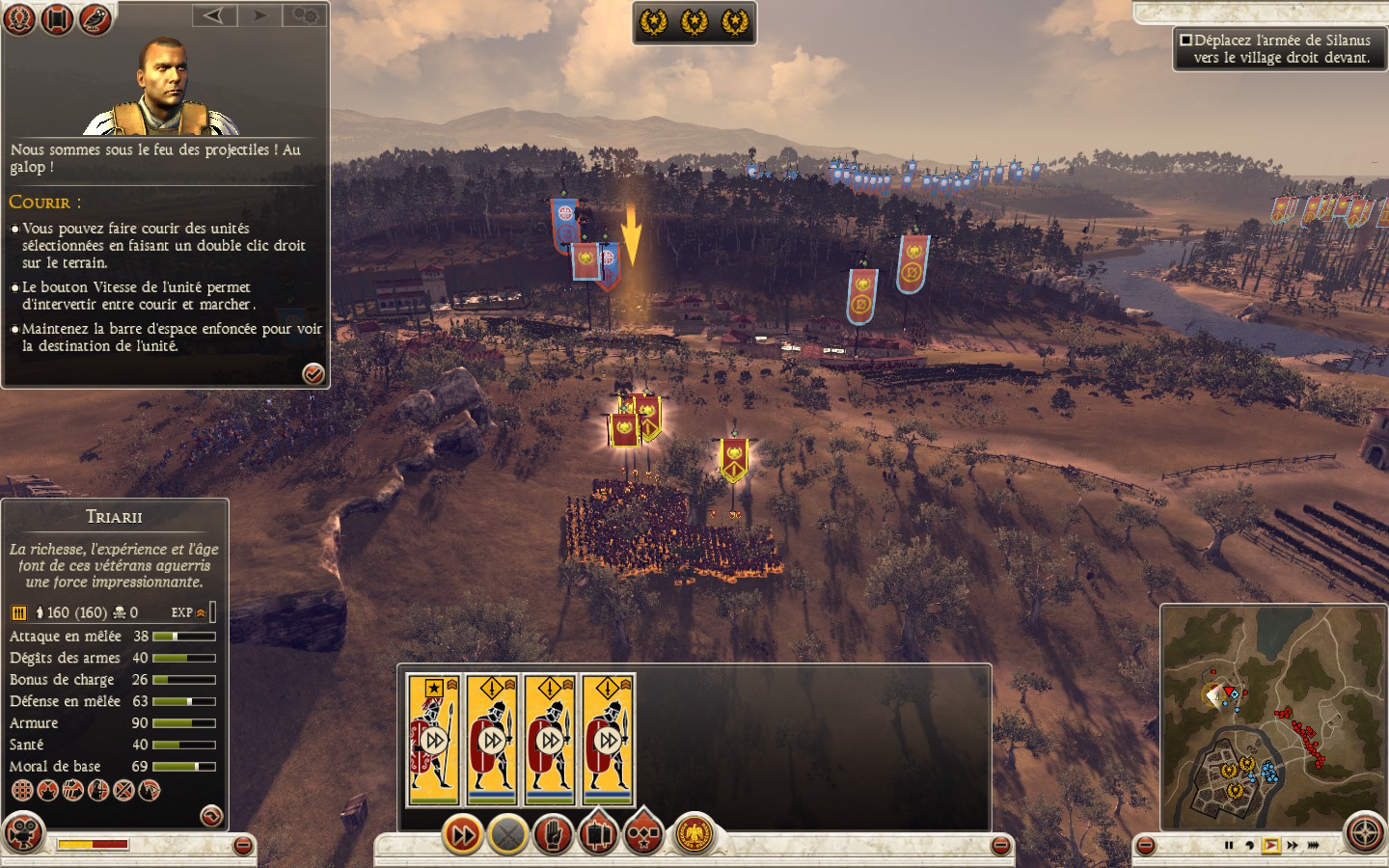Viewport: 1389px width, 868px height.
Task: Click the golden eagle faction emblem
Action: pos(693,834)
